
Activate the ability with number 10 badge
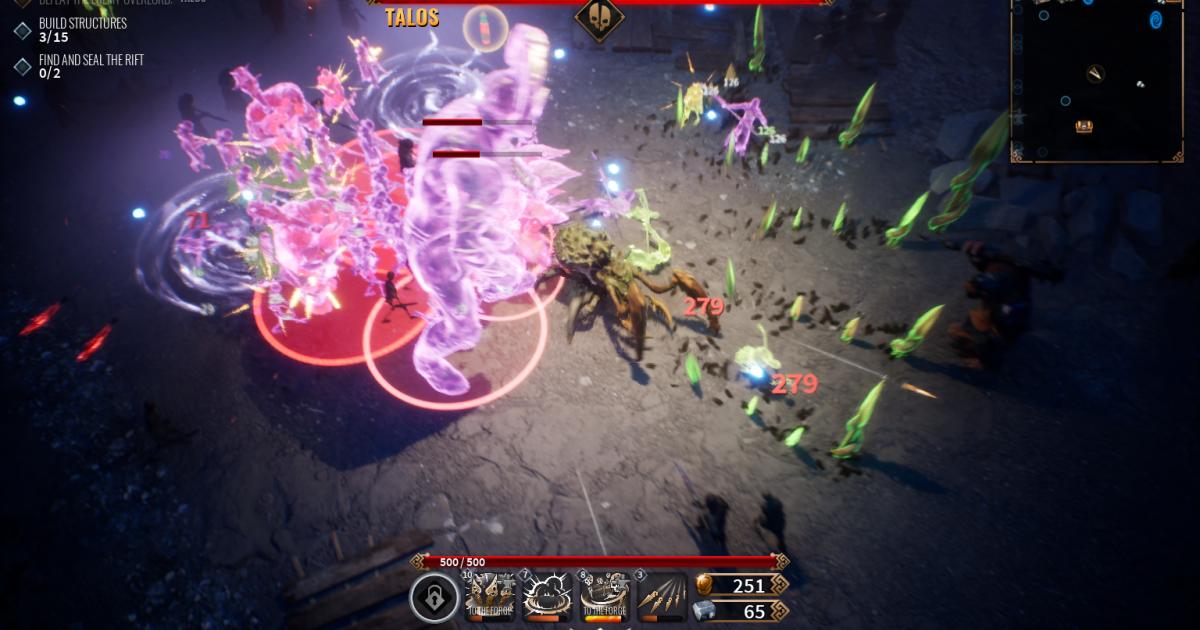(490, 597)
